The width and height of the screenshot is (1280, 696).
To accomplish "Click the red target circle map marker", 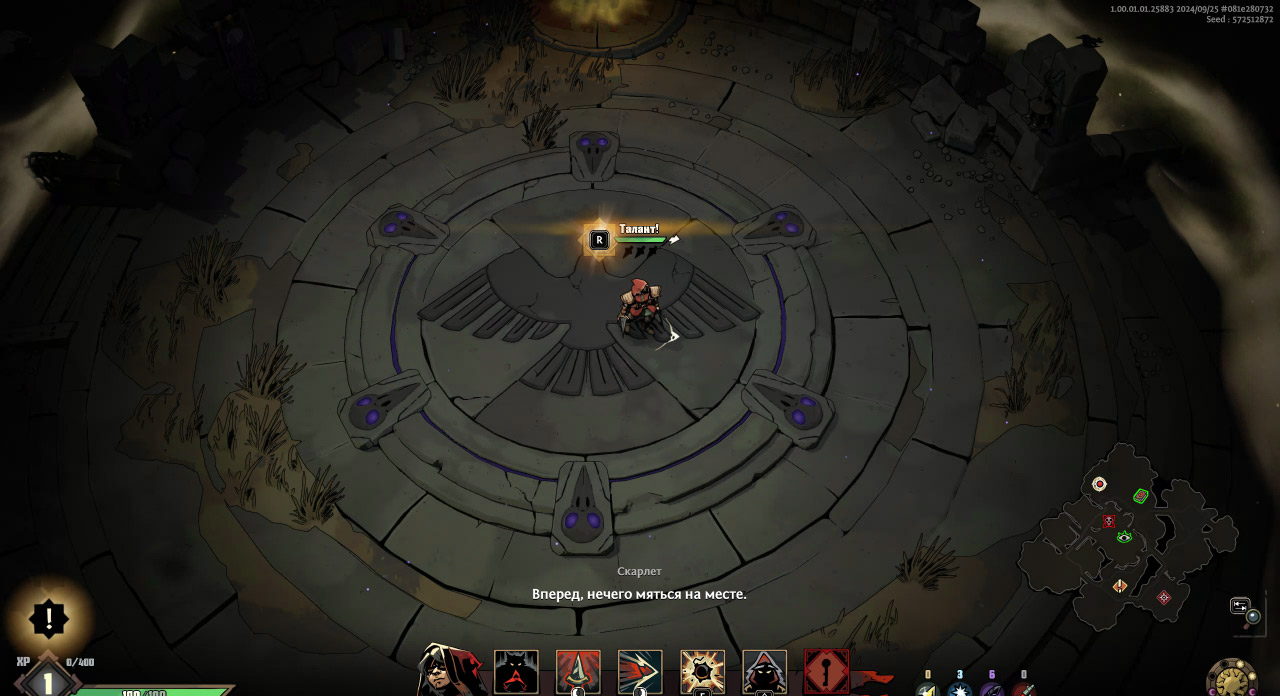I will pyautogui.click(x=1099, y=484).
